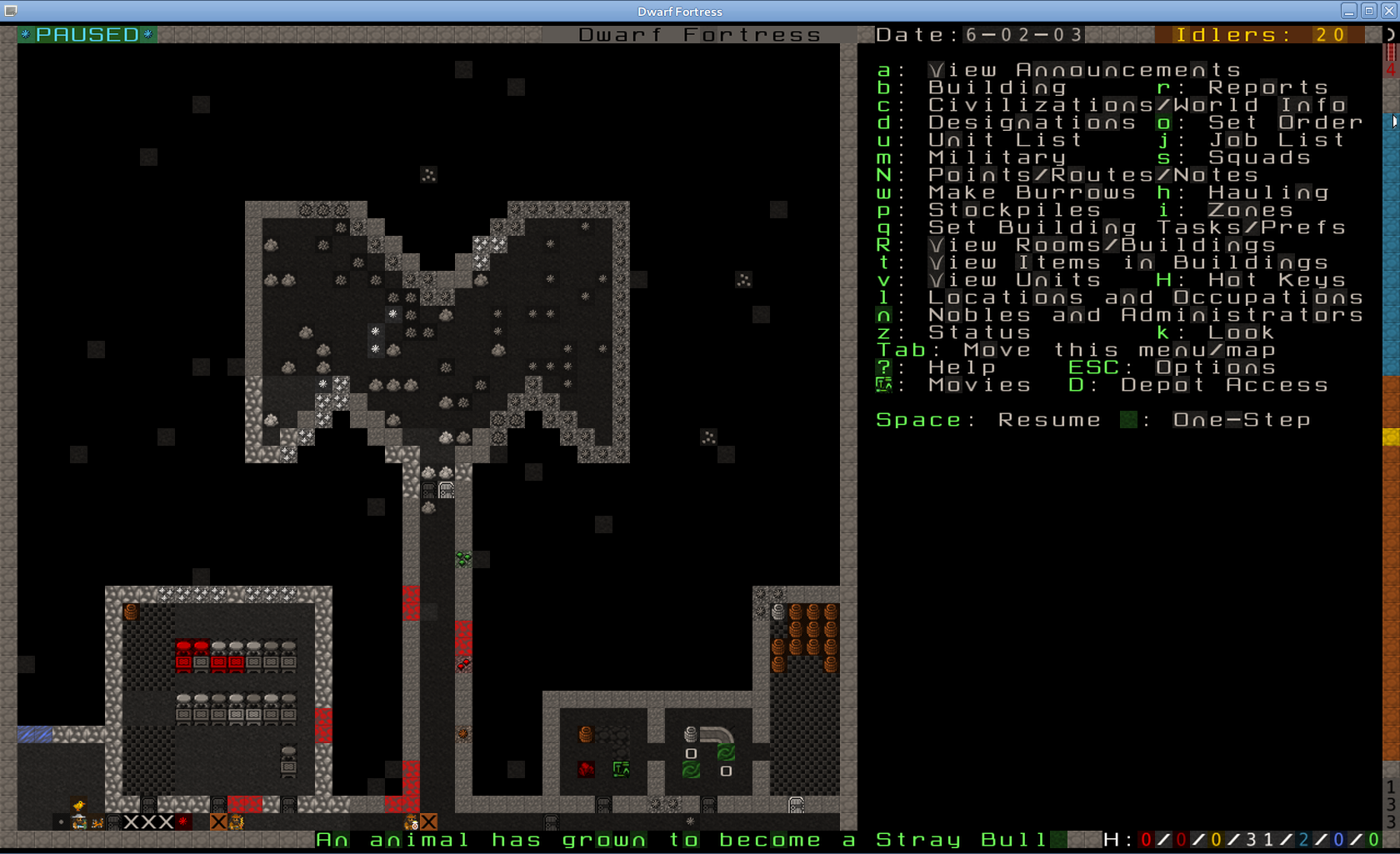The height and width of the screenshot is (854, 1400).
Task: Click Resume to unpause the game
Action: 1049,420
